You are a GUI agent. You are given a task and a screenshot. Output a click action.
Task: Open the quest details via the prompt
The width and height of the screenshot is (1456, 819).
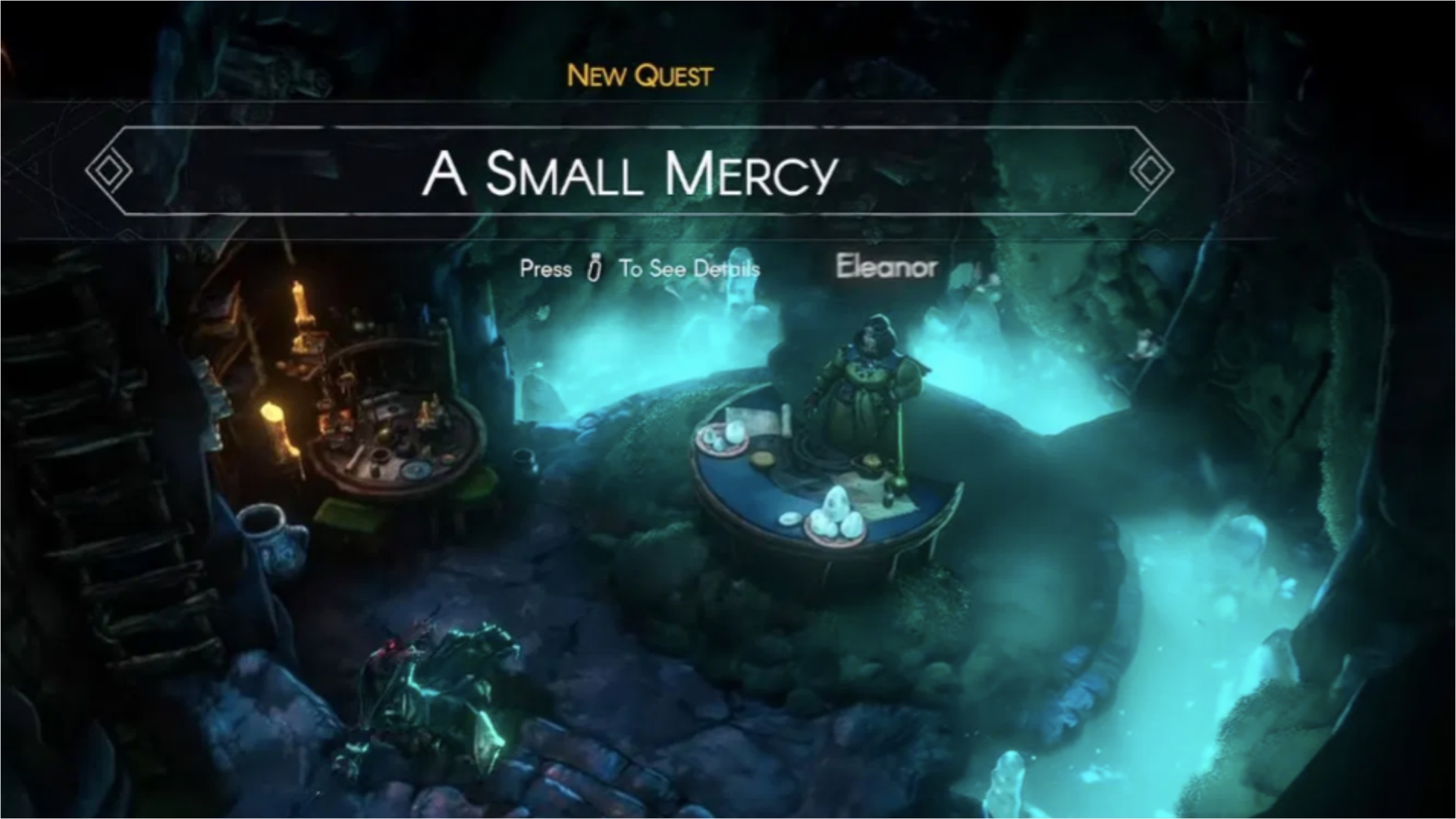click(639, 268)
